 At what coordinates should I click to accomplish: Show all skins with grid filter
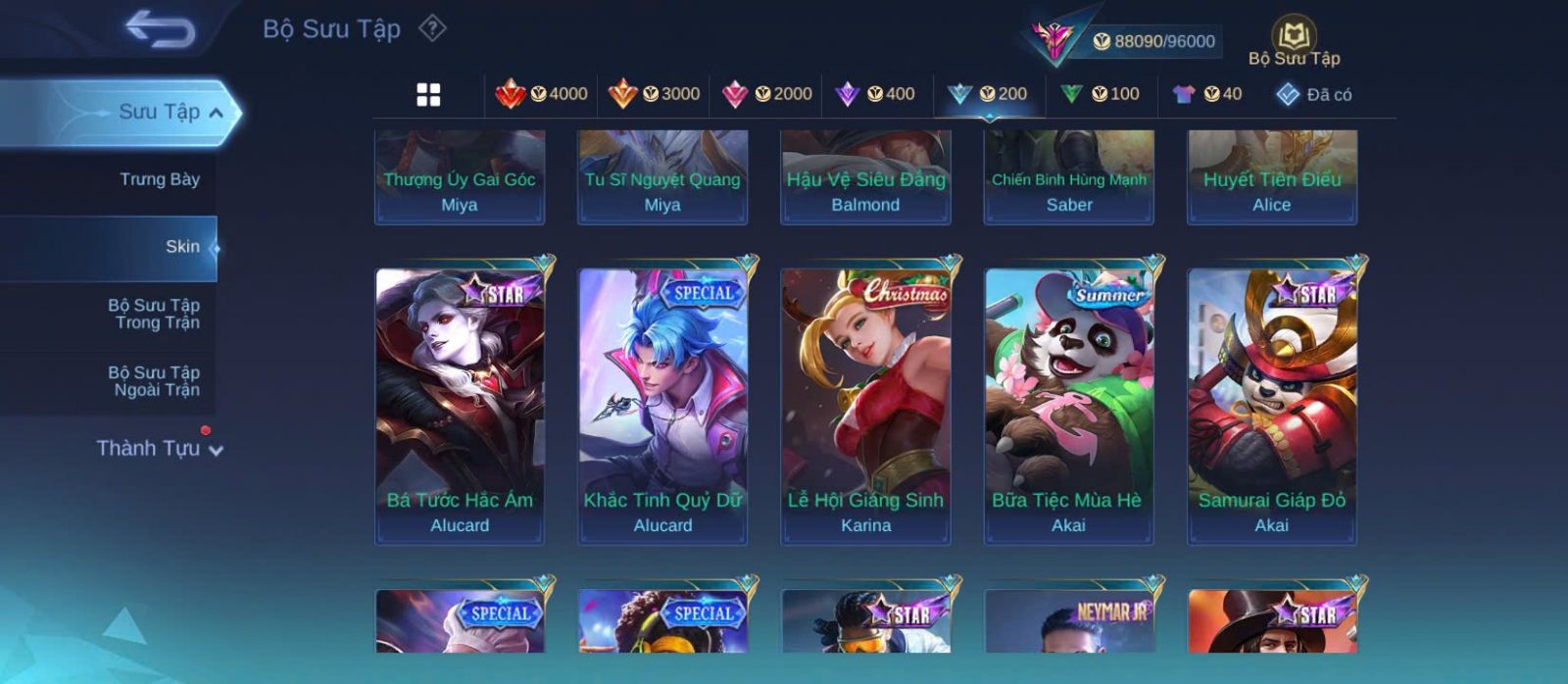pos(428,95)
